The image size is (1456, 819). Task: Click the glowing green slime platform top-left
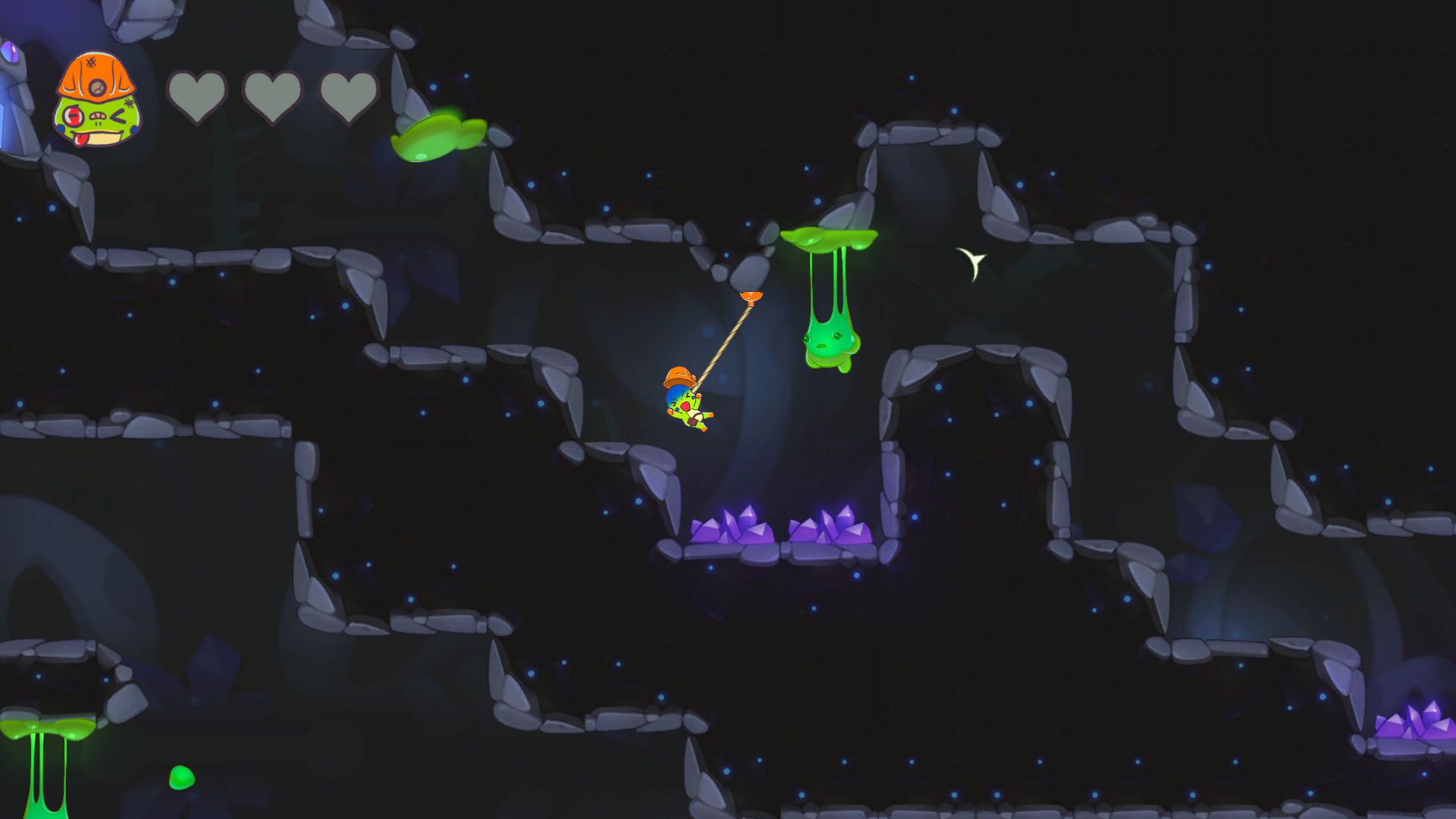[438, 136]
